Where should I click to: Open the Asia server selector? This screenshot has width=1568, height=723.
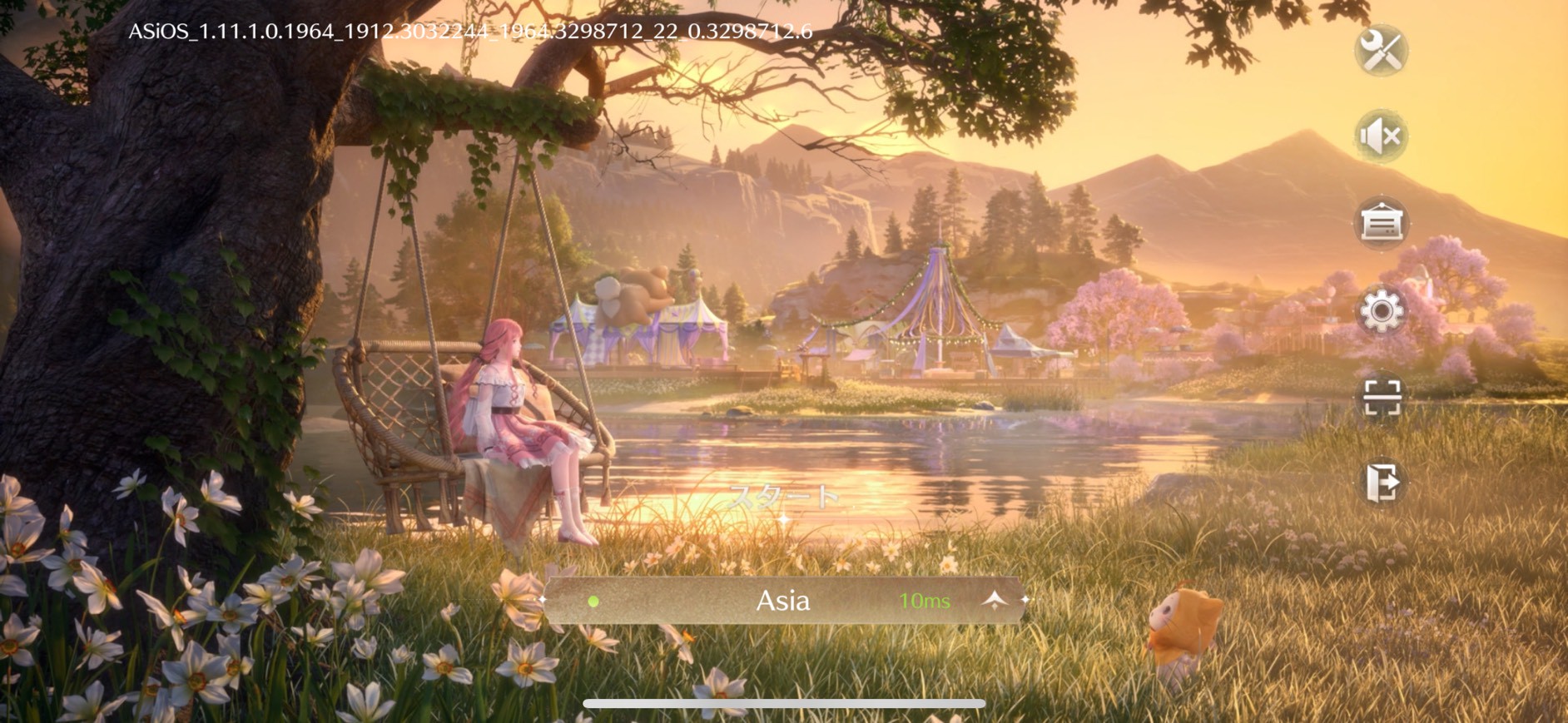pyautogui.click(x=782, y=601)
